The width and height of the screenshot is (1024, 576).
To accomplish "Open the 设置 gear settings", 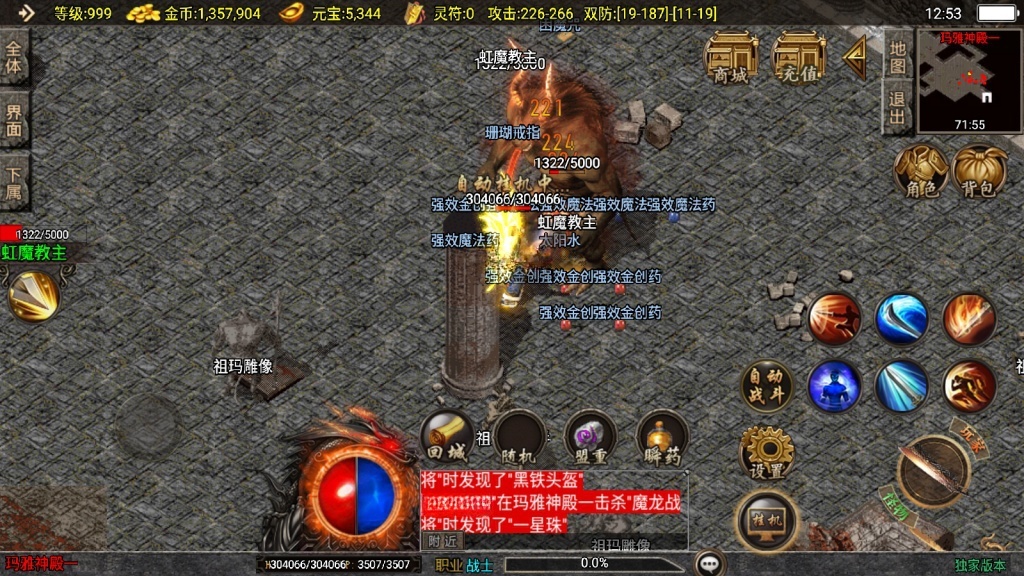I will click(x=766, y=453).
